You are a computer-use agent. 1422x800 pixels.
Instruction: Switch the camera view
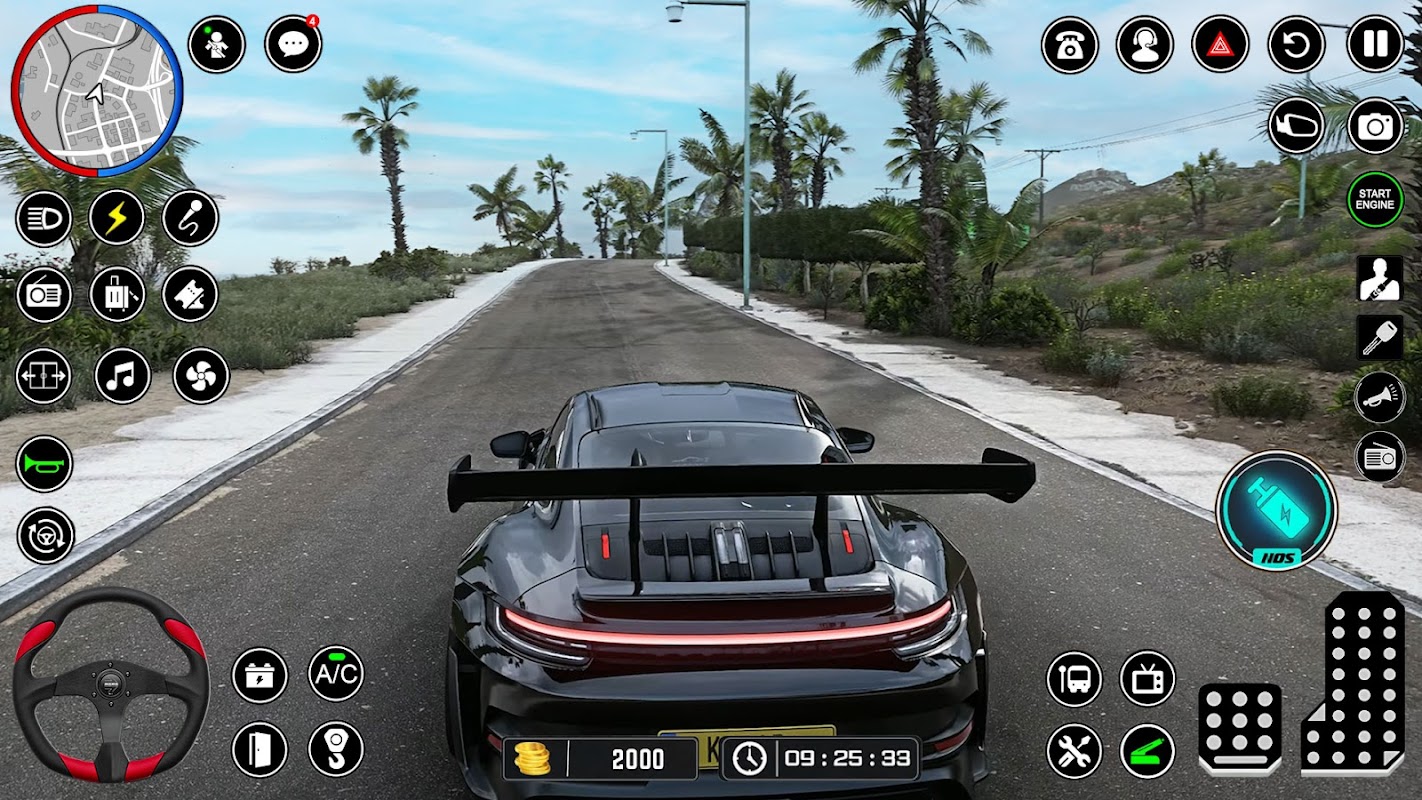click(x=1375, y=126)
